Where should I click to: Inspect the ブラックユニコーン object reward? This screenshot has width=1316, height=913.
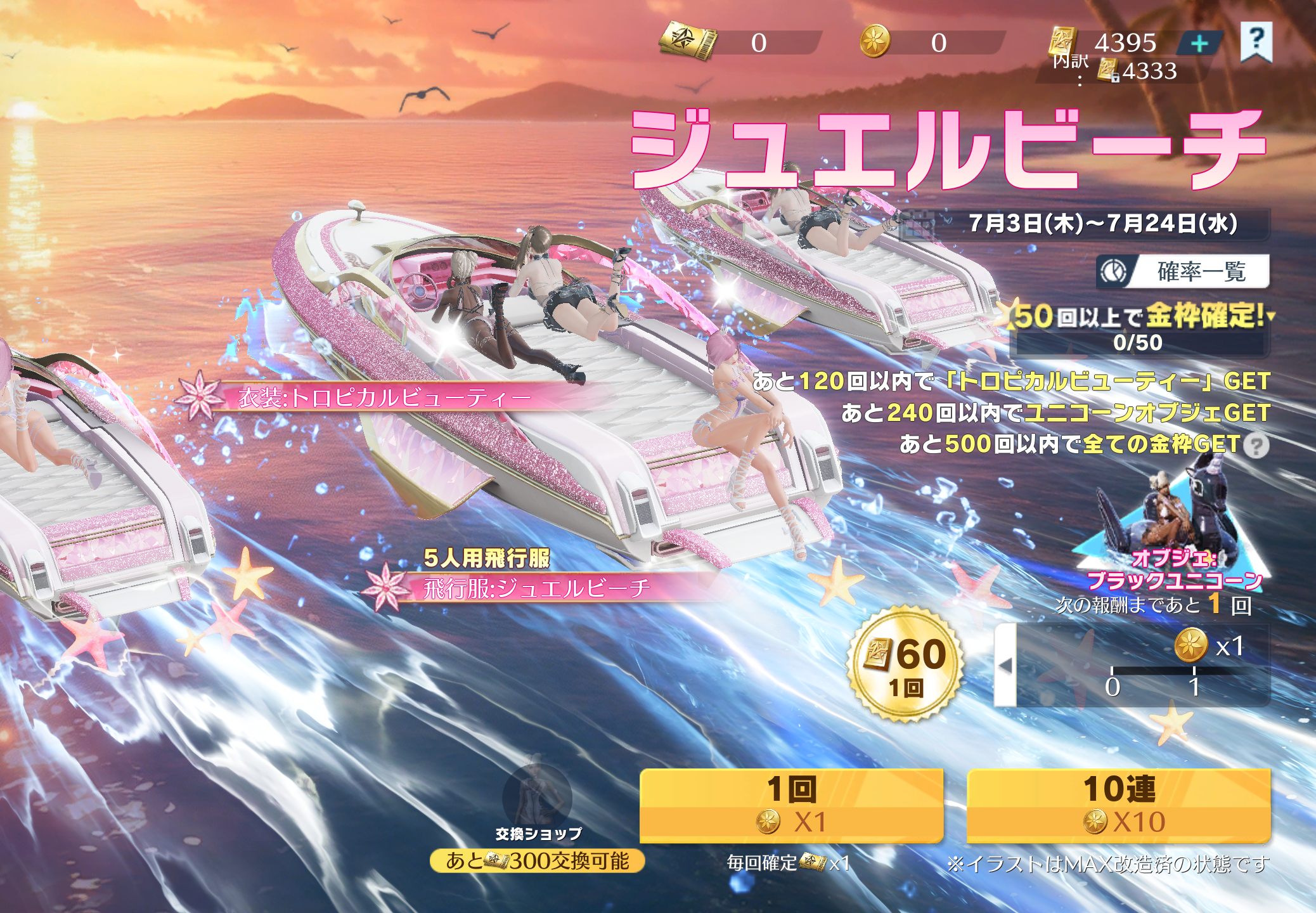pyautogui.click(x=1173, y=526)
